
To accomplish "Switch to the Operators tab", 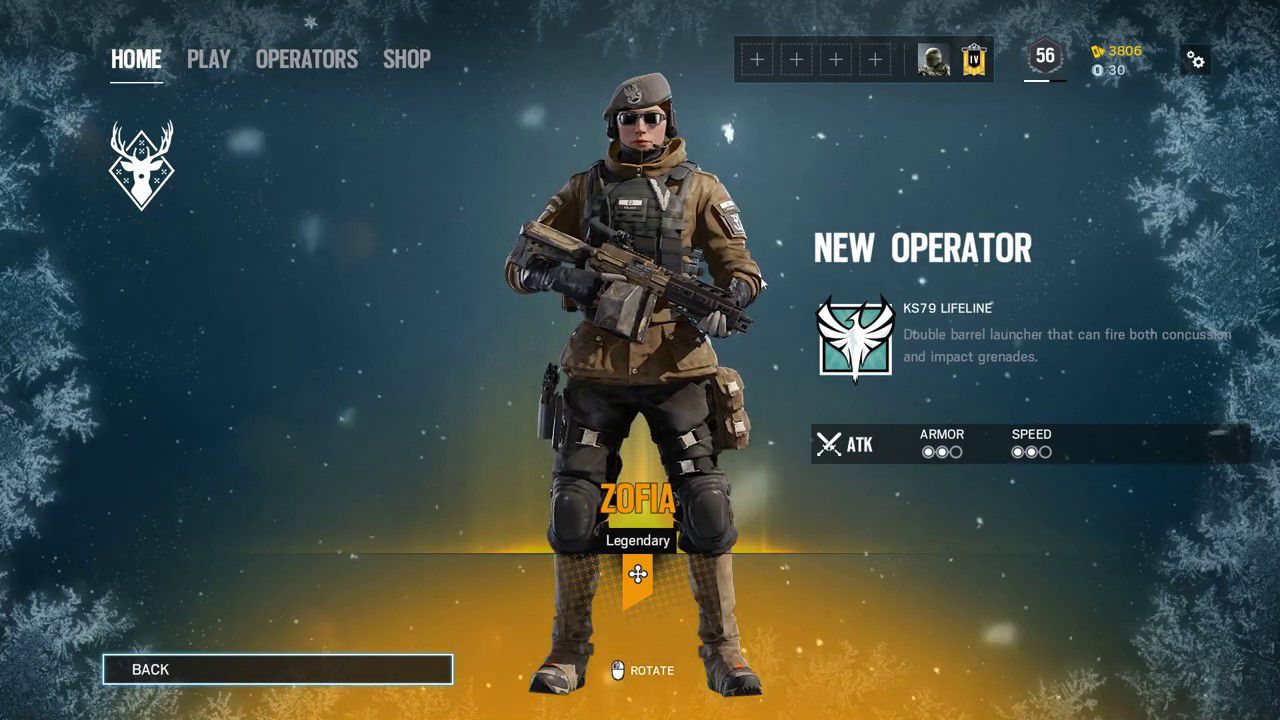I will click(306, 59).
